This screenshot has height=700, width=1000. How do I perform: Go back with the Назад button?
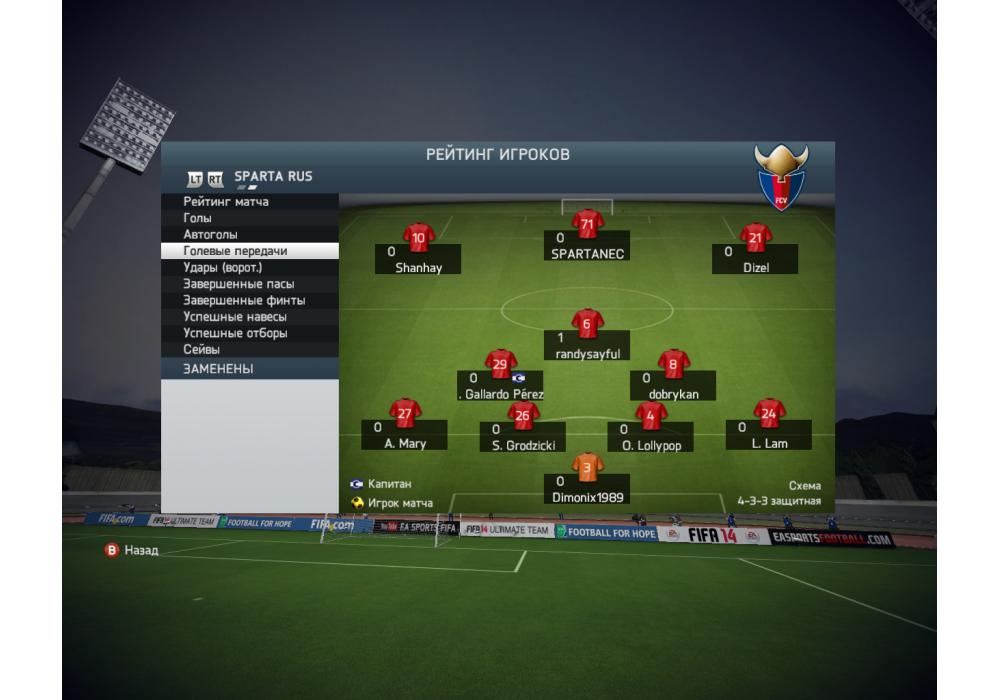tap(133, 550)
